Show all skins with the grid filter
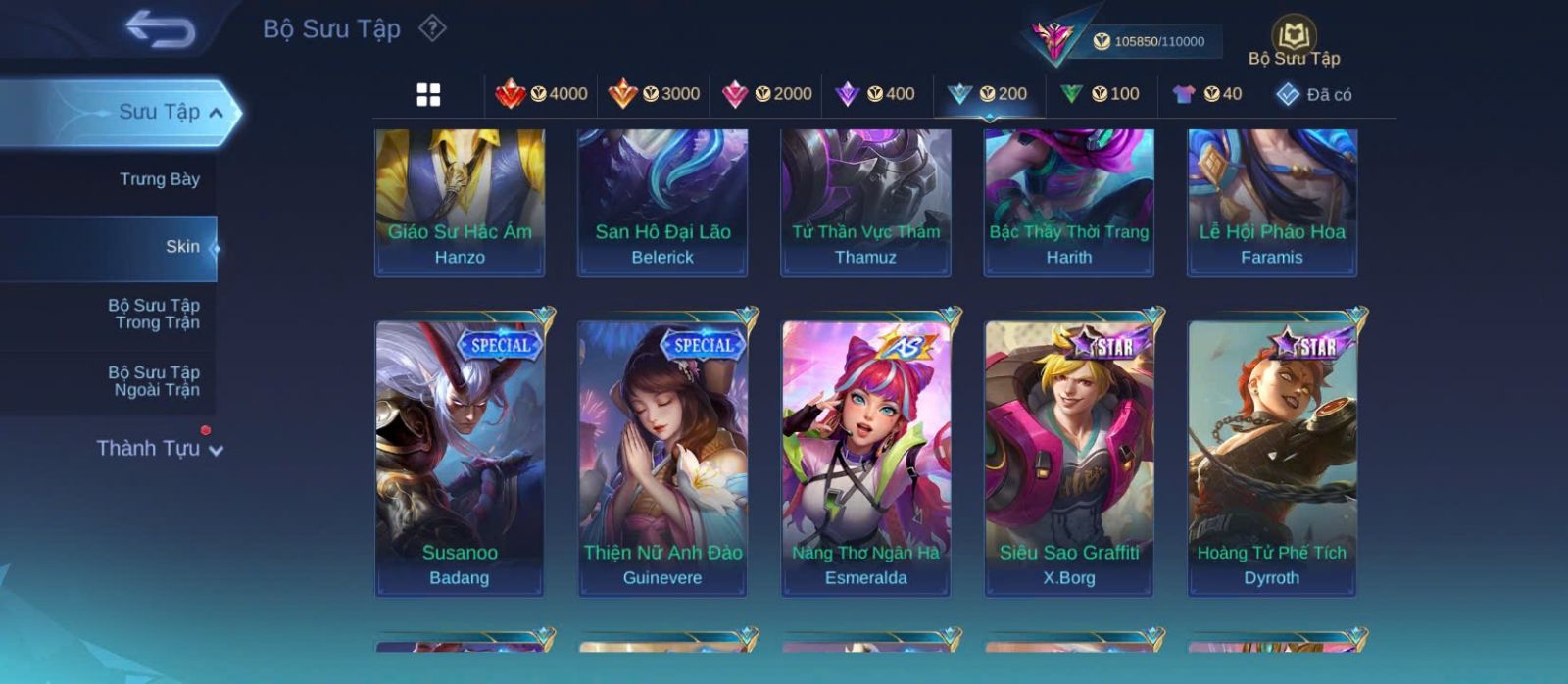1568x684 pixels. coord(428,94)
